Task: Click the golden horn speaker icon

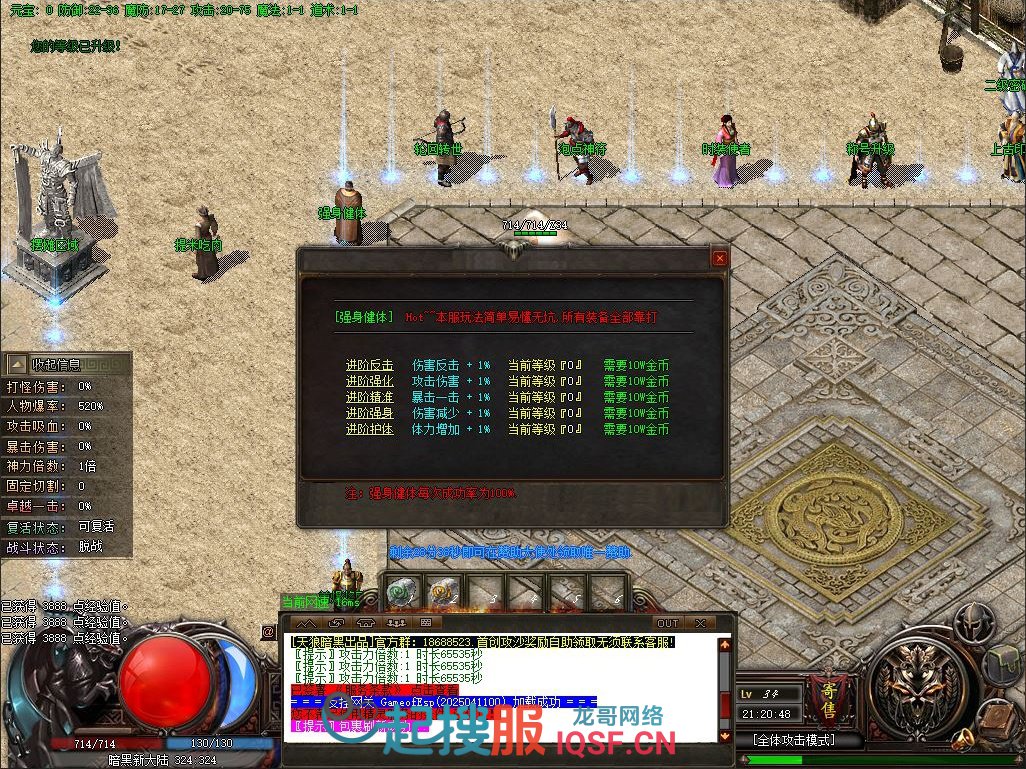Action: point(962,740)
